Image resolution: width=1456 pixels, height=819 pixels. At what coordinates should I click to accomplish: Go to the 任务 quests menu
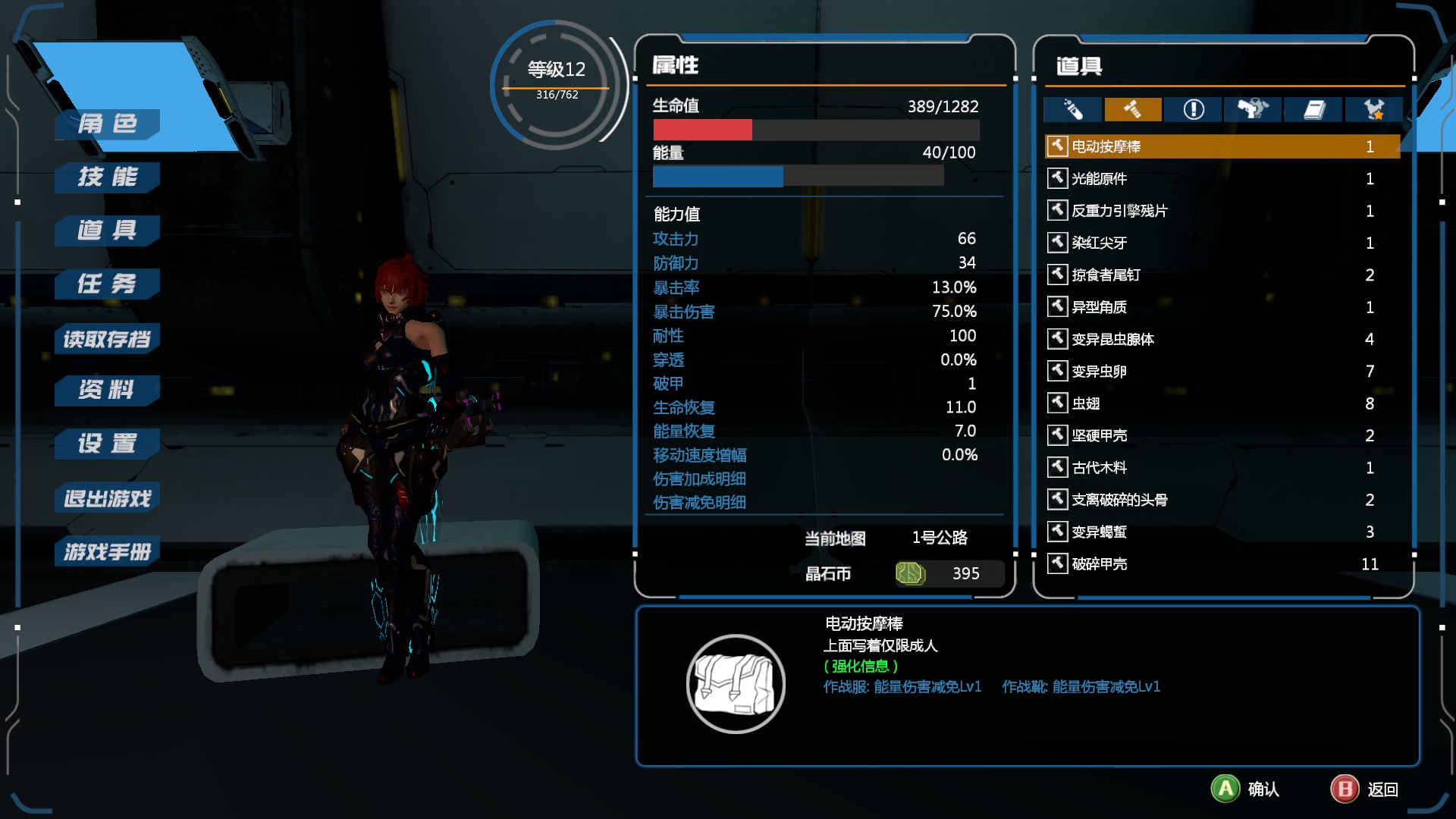point(108,284)
